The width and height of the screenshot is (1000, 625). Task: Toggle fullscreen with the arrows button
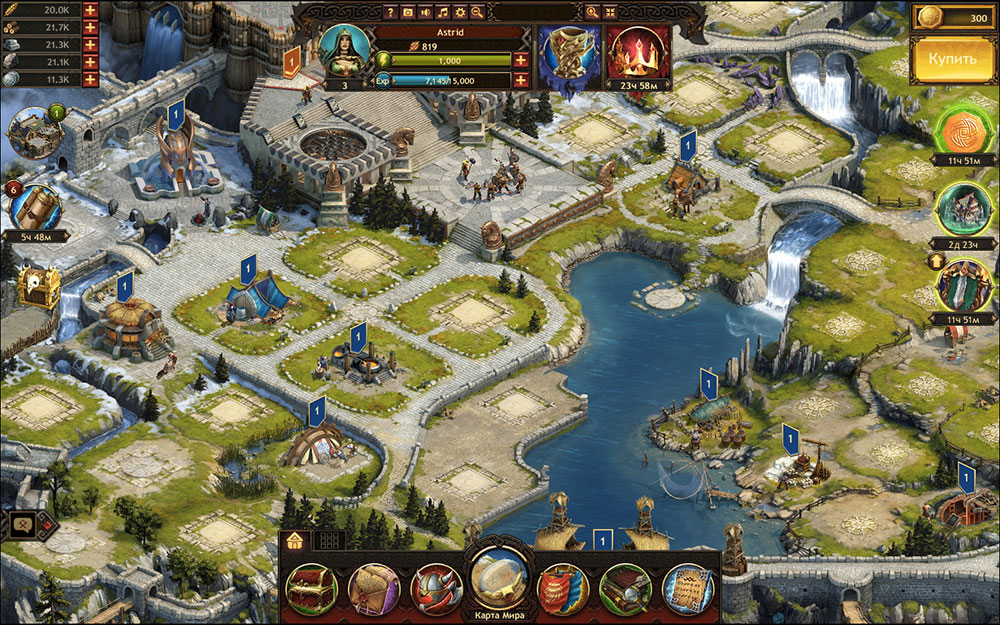[610, 12]
